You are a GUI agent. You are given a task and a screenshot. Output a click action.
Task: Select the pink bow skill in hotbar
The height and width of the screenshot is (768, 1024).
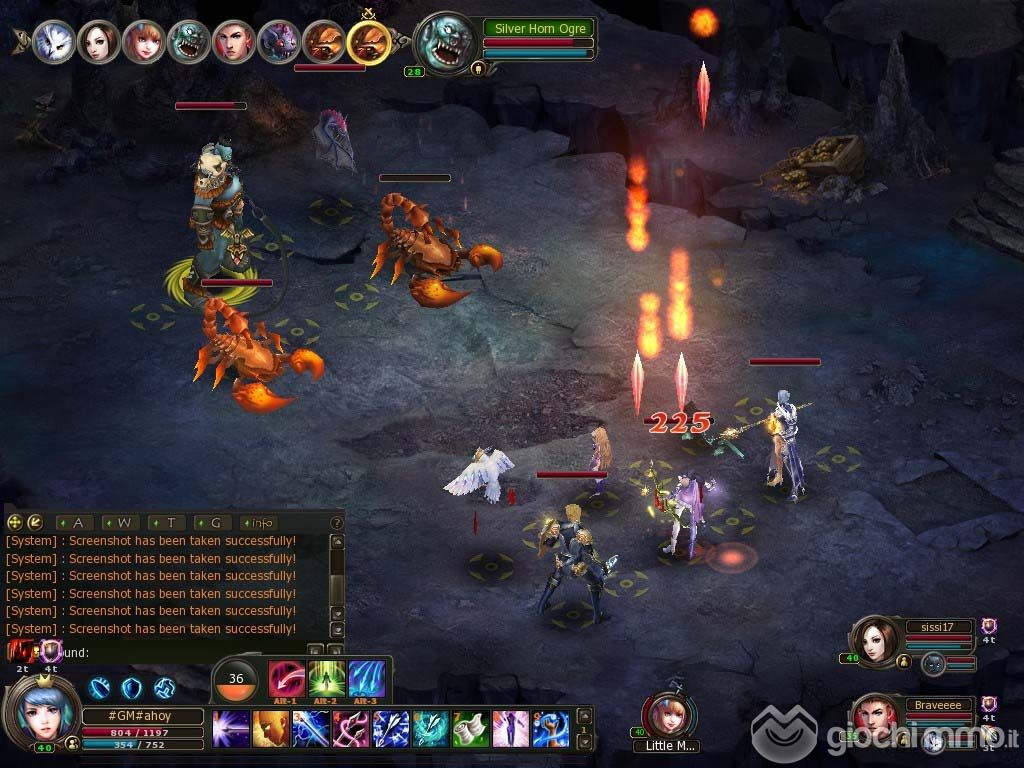tap(350, 729)
